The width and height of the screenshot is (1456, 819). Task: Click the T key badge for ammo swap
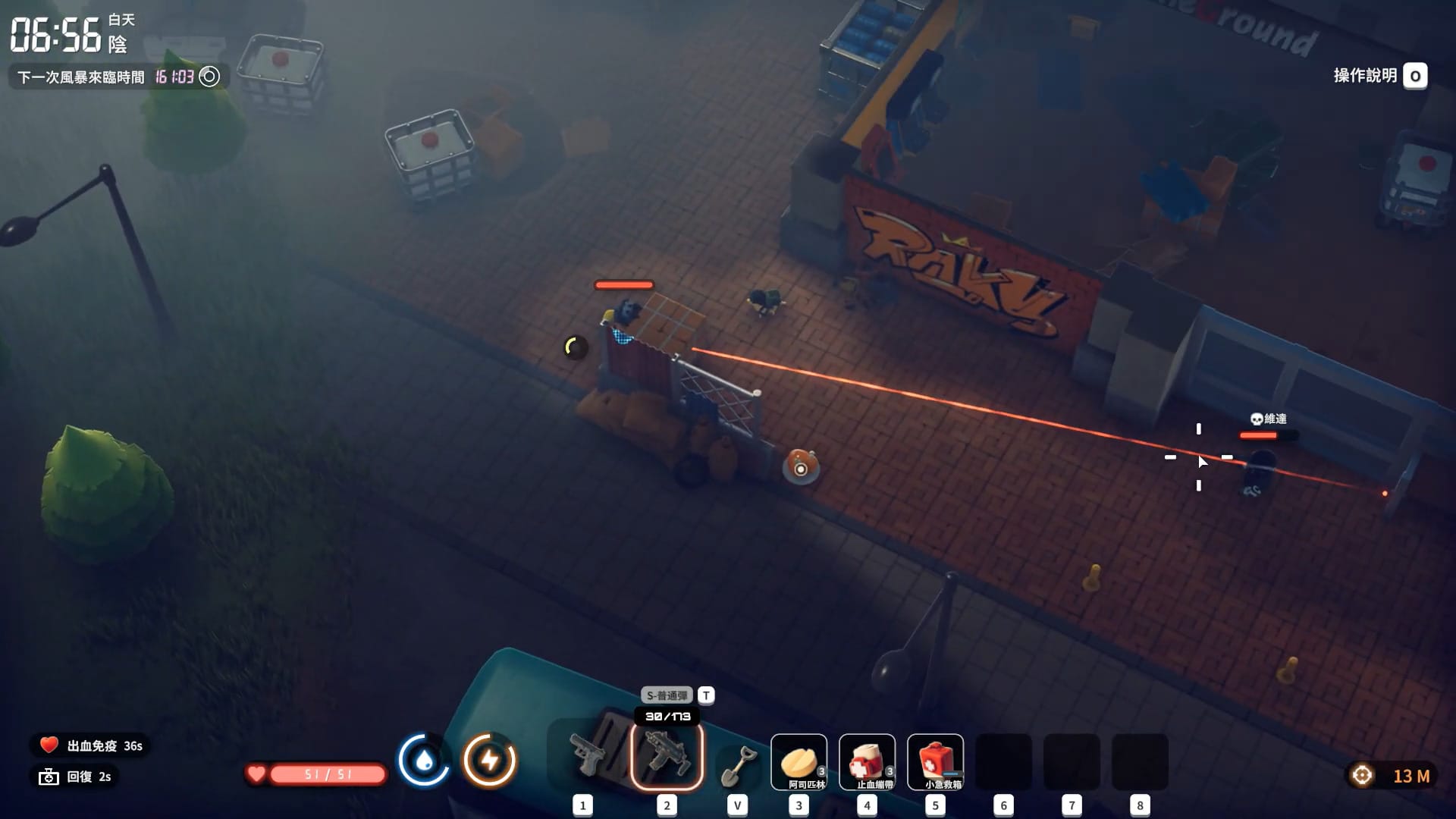point(707,695)
